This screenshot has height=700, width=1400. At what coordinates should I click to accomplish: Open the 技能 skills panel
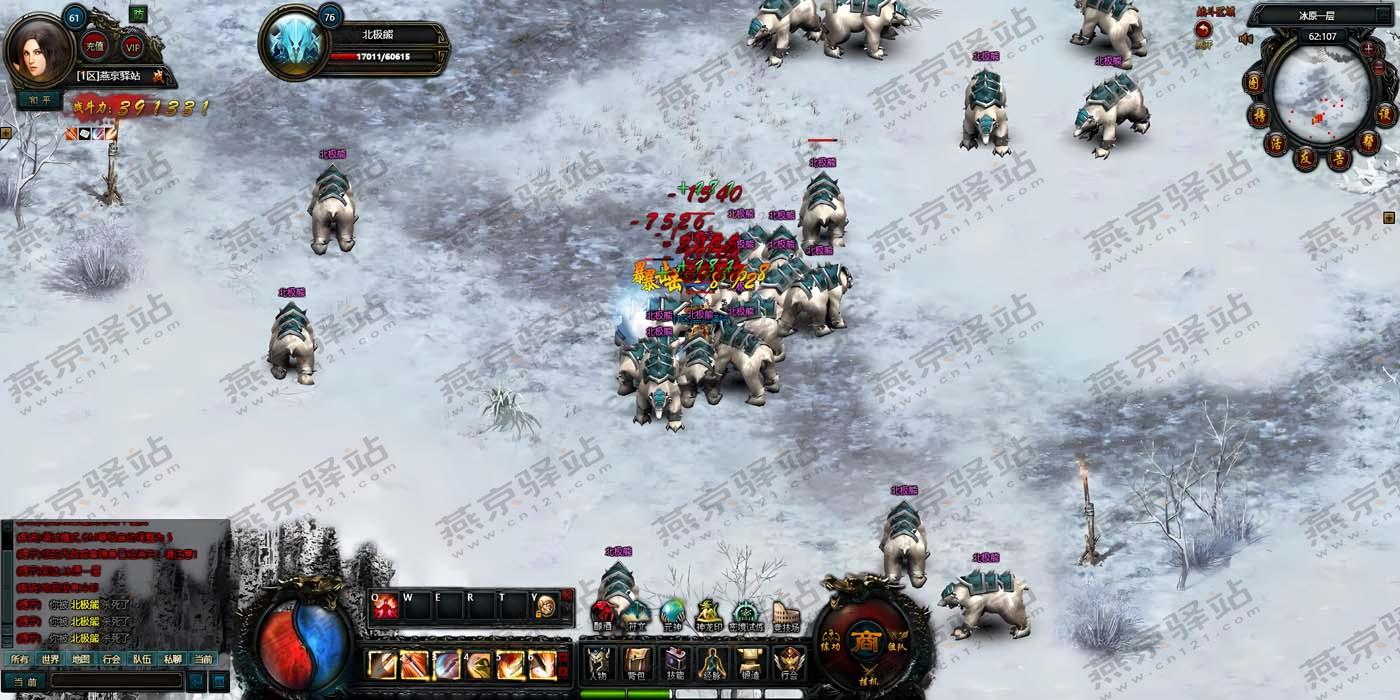point(675,662)
